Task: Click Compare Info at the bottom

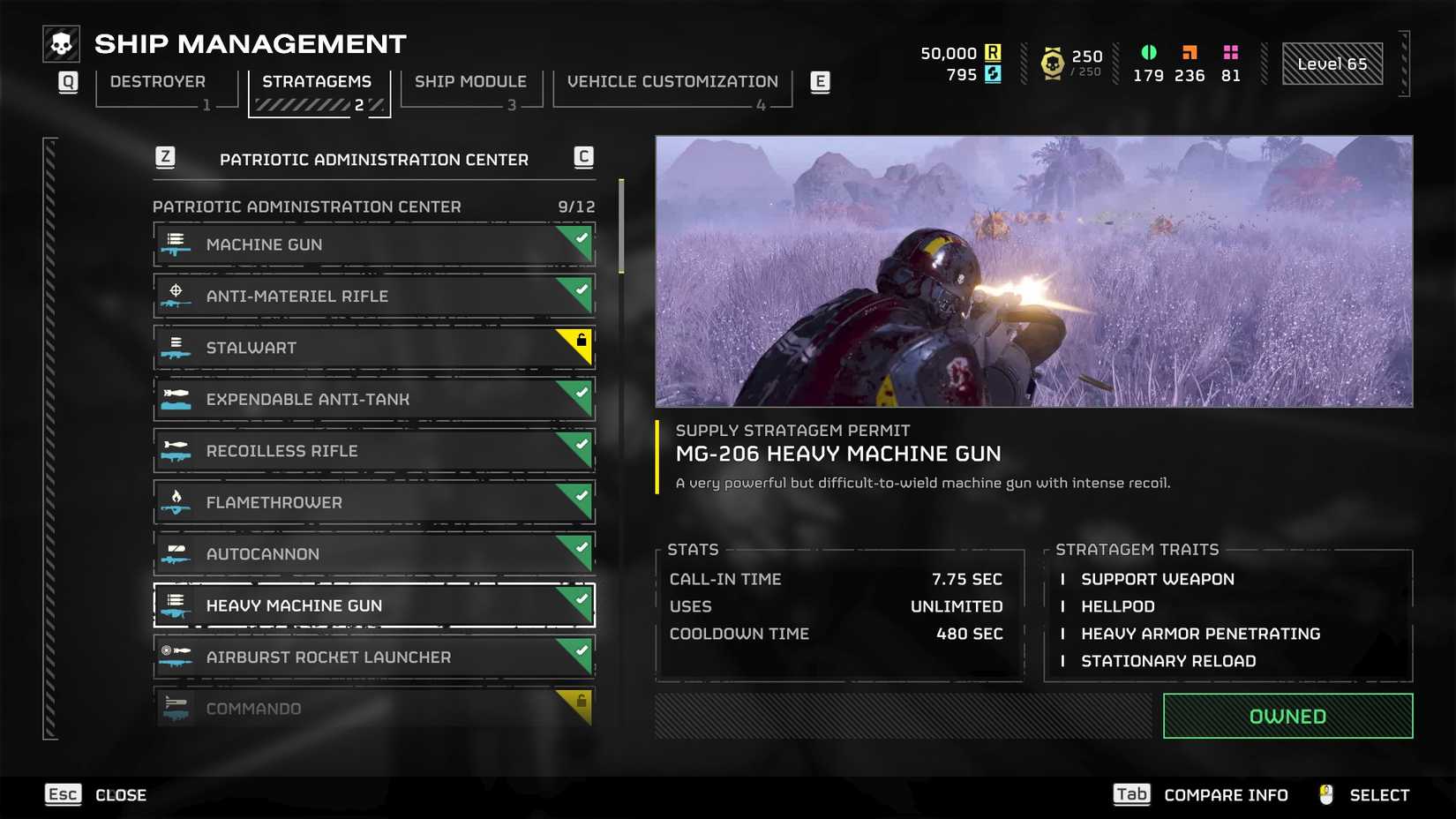Action: pos(1226,794)
